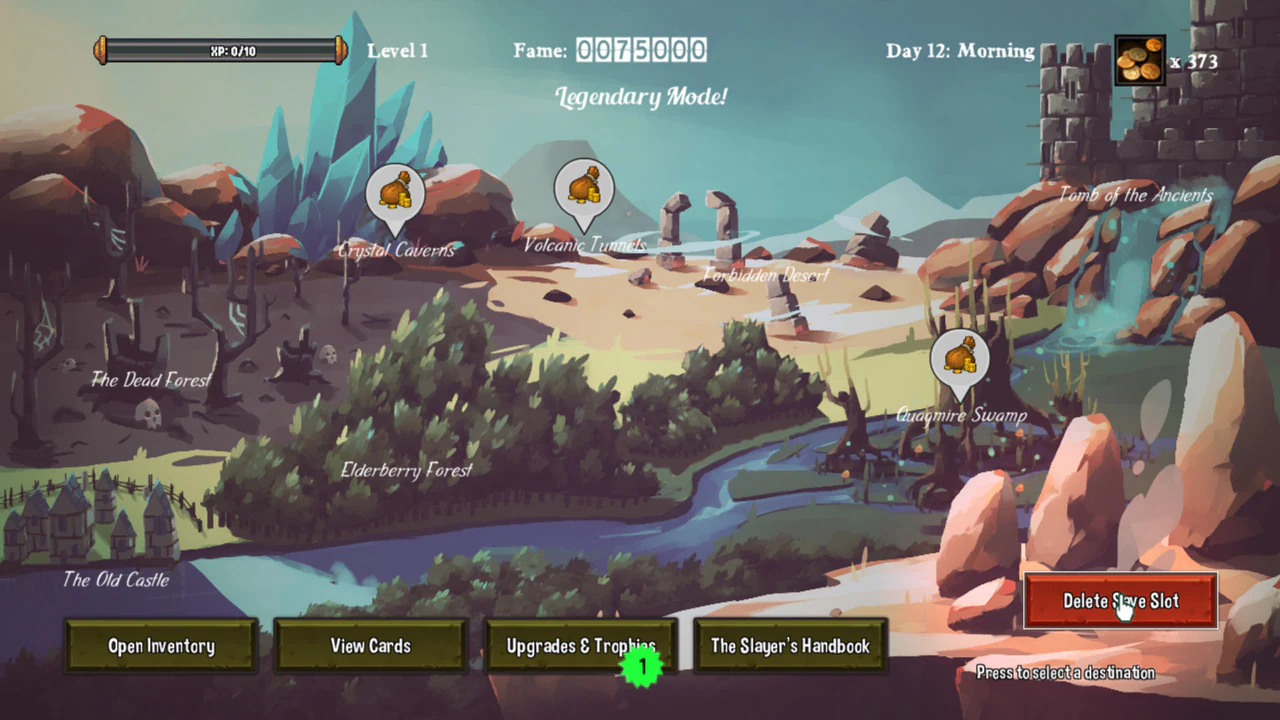Visit Quagmire Swamp
Viewport: 1280px width, 720px height.
click(961, 415)
